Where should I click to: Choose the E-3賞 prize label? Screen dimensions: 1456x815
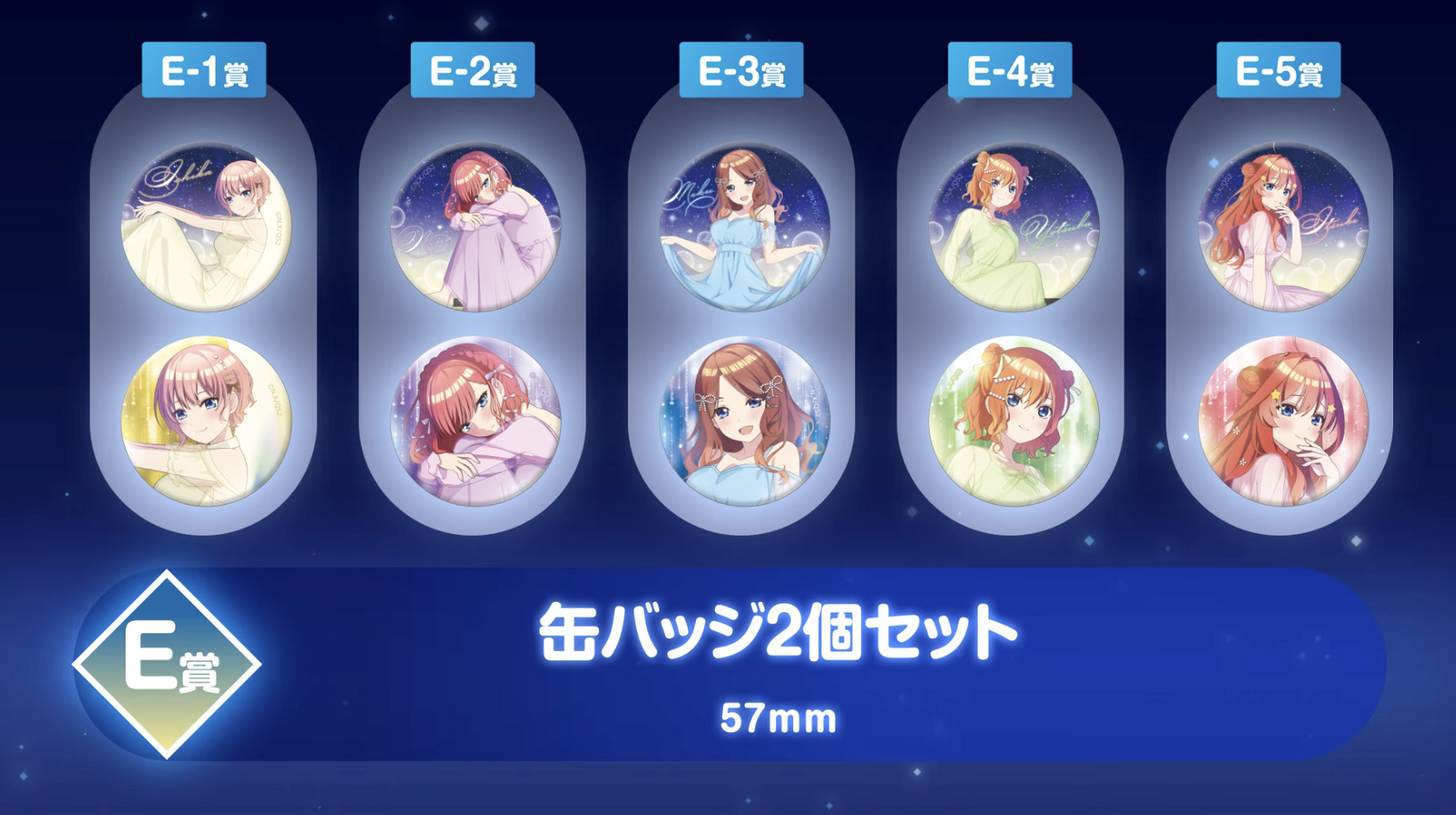tap(741, 70)
